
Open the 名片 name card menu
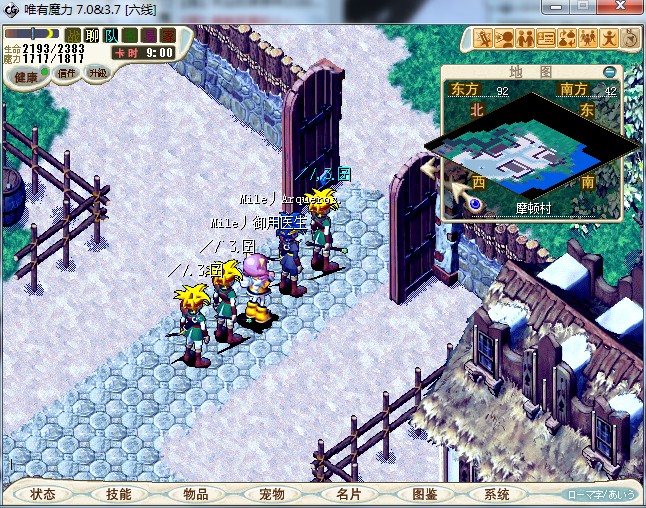[347, 494]
